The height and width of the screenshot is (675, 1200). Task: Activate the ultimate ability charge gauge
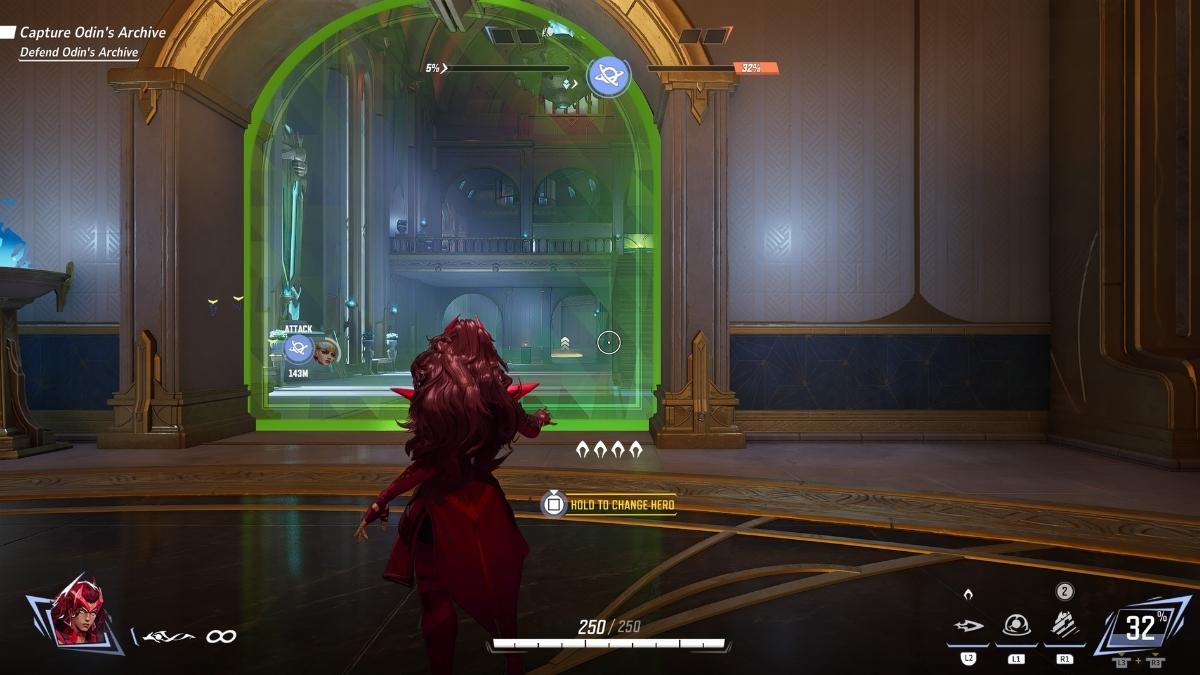pos(1142,628)
